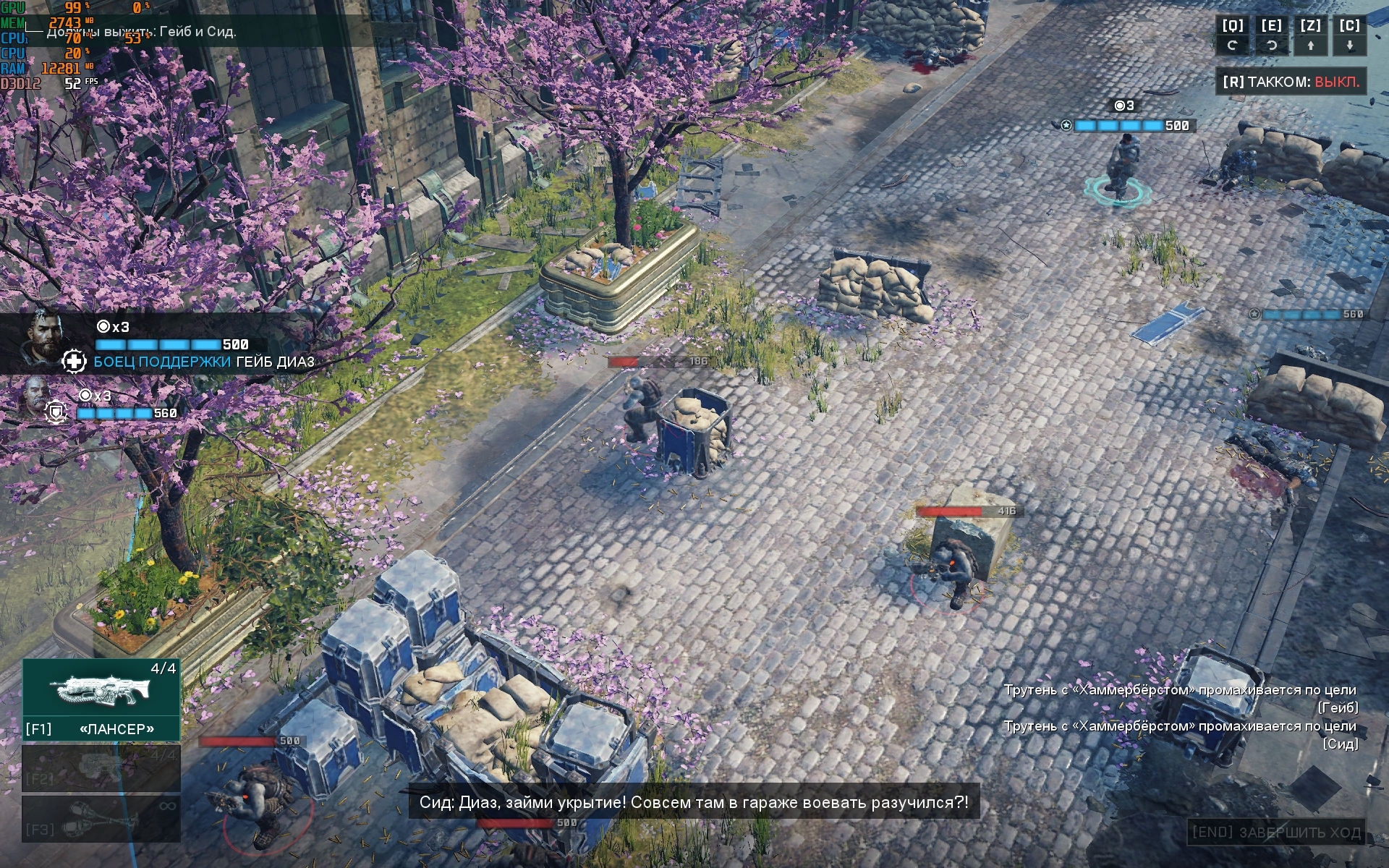
Task: Click the up arrow camera button
Action: tap(1310, 46)
